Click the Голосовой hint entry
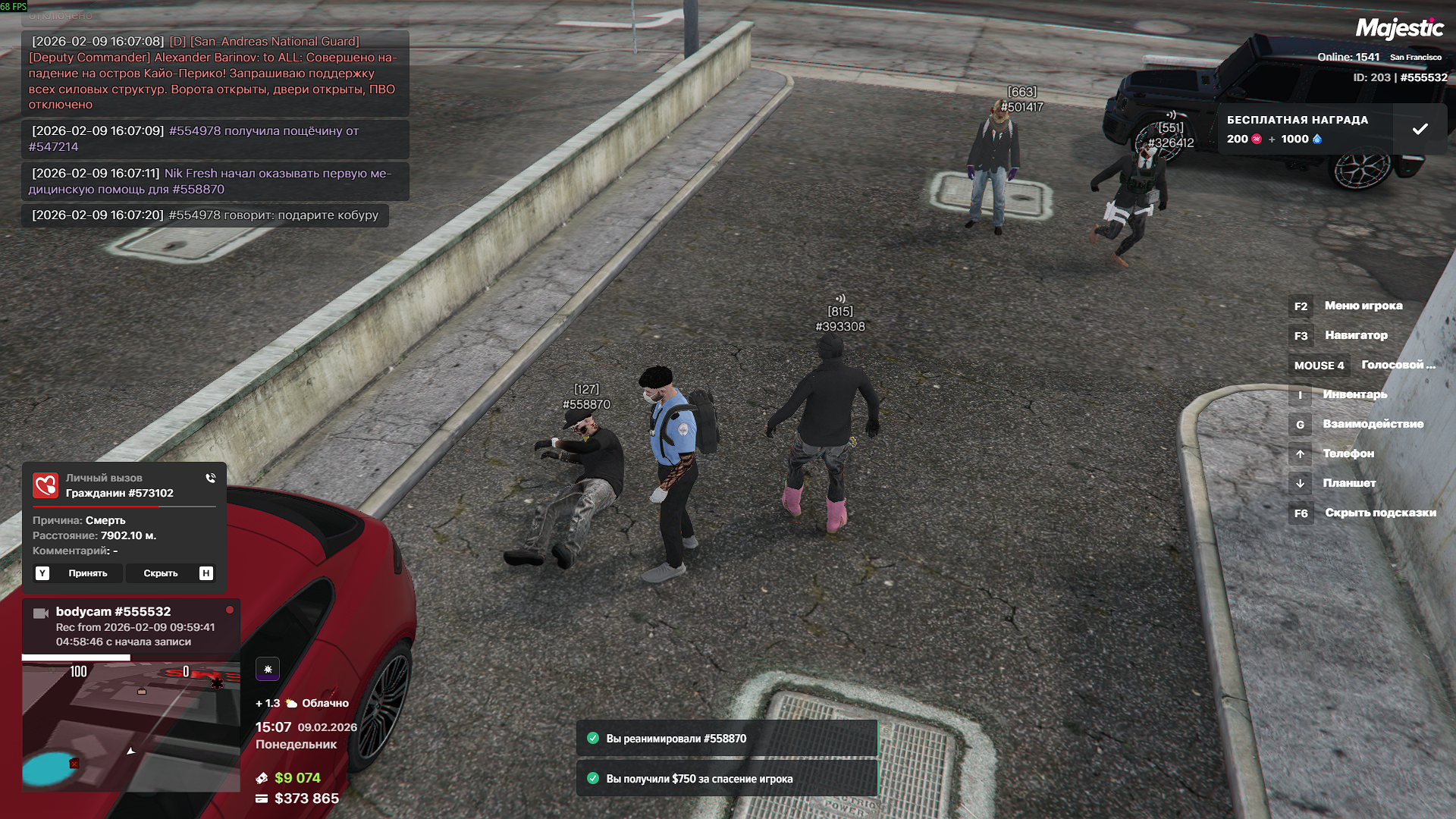Image resolution: width=1456 pixels, height=819 pixels. (1398, 365)
